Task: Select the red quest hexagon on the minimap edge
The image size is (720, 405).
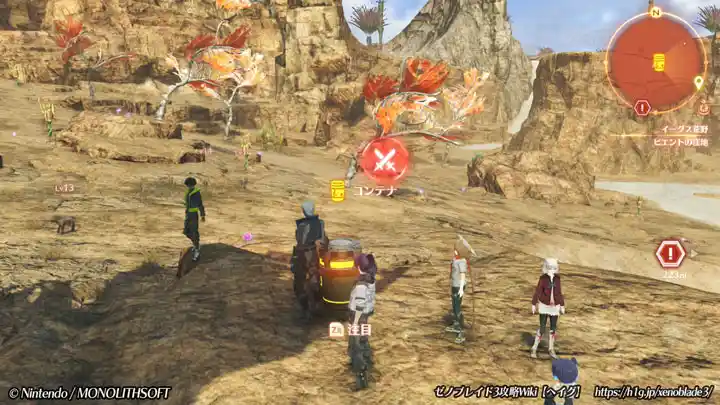Action: 642,107
